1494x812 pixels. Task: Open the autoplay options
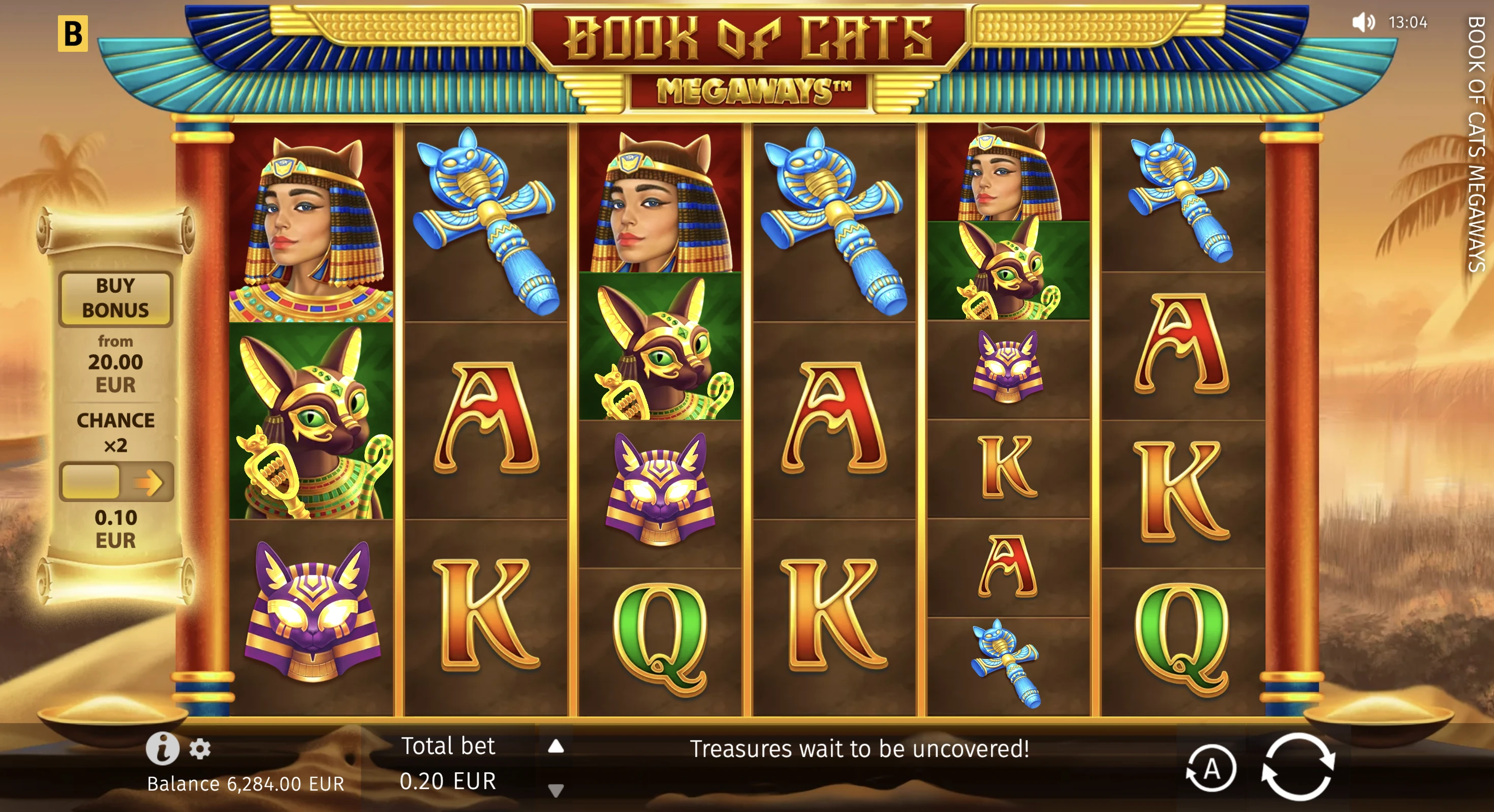click(x=1211, y=769)
